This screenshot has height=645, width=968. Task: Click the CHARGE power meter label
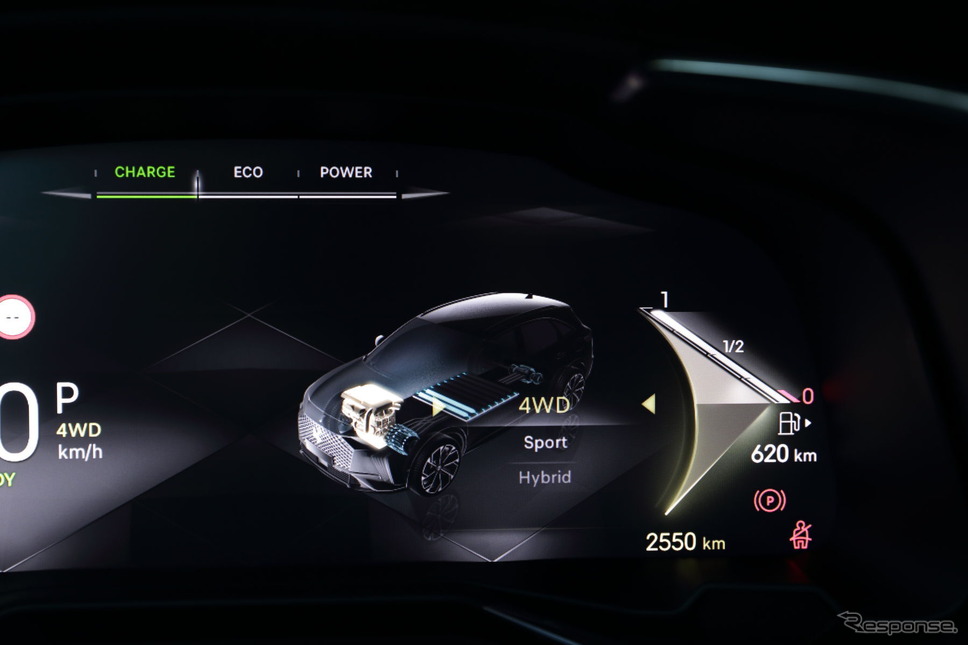[x=145, y=172]
